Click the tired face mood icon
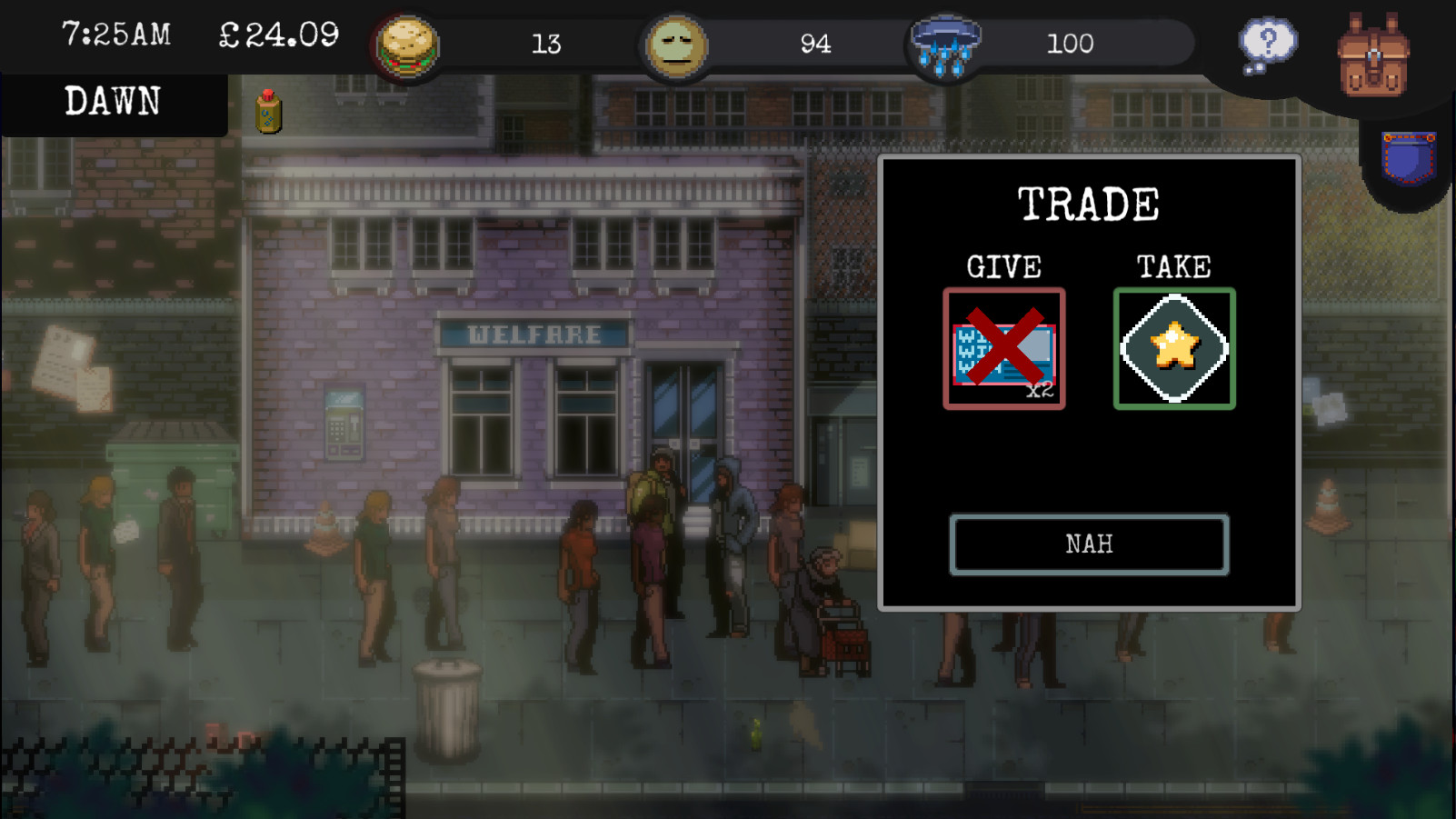Screen dimensions: 1456x819 pos(676,45)
